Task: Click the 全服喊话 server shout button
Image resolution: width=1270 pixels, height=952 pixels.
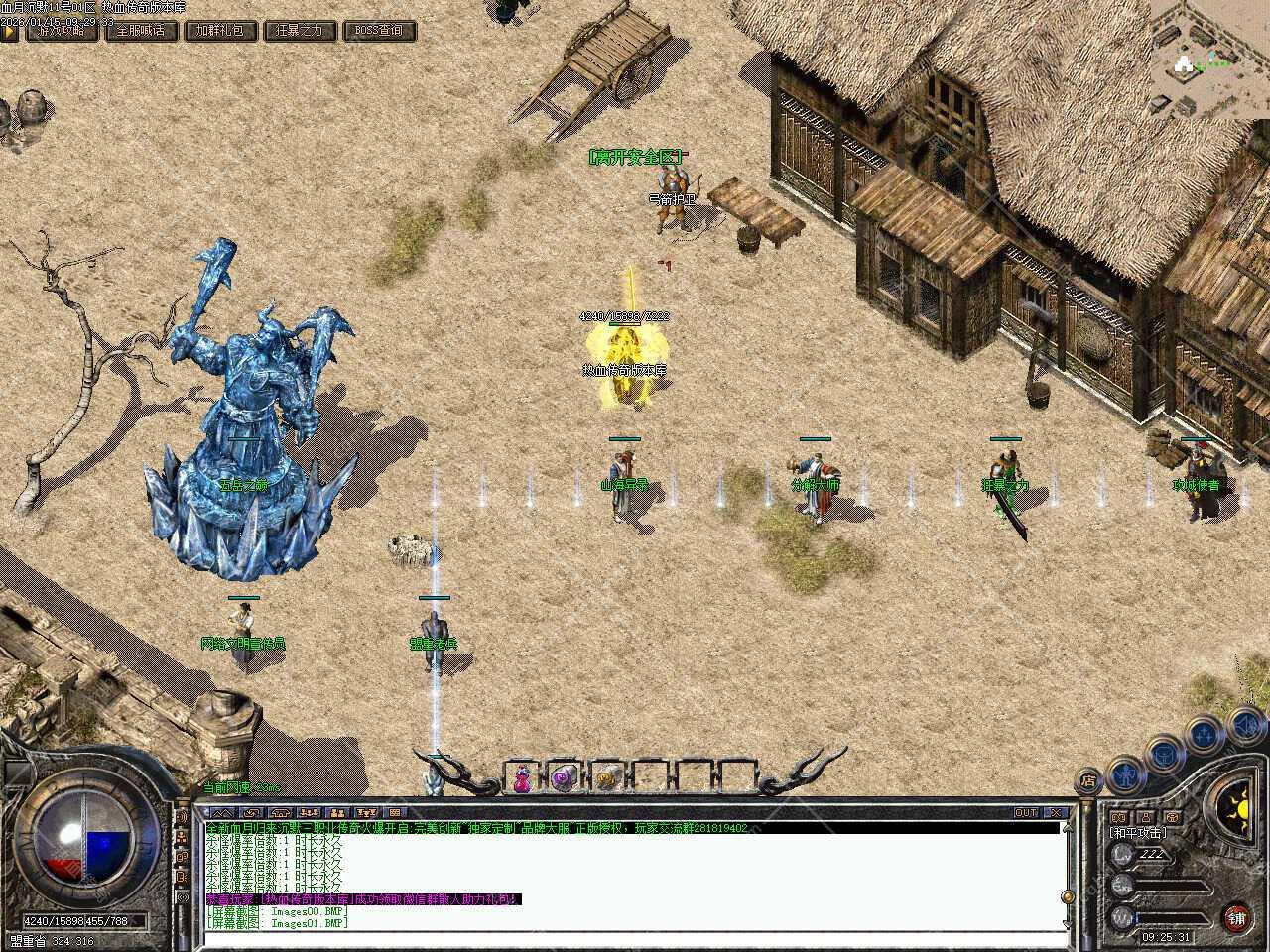Action: [141, 31]
